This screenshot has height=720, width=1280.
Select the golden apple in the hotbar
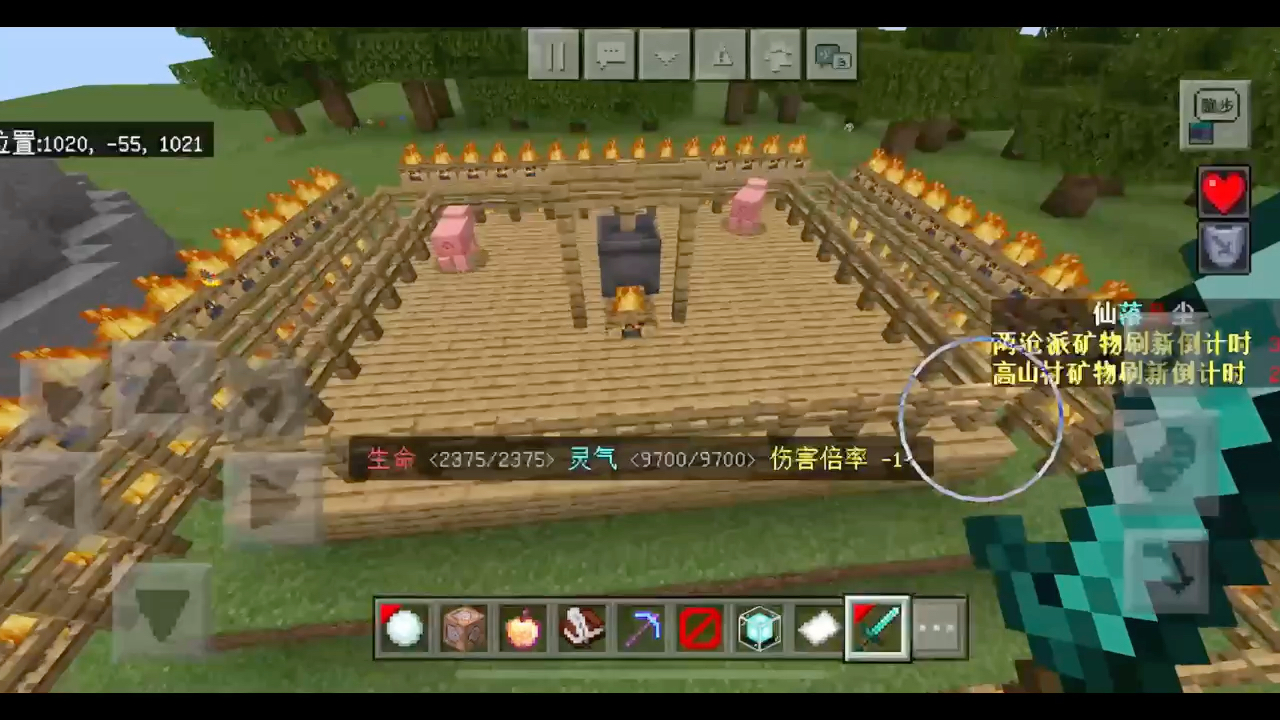click(x=521, y=627)
